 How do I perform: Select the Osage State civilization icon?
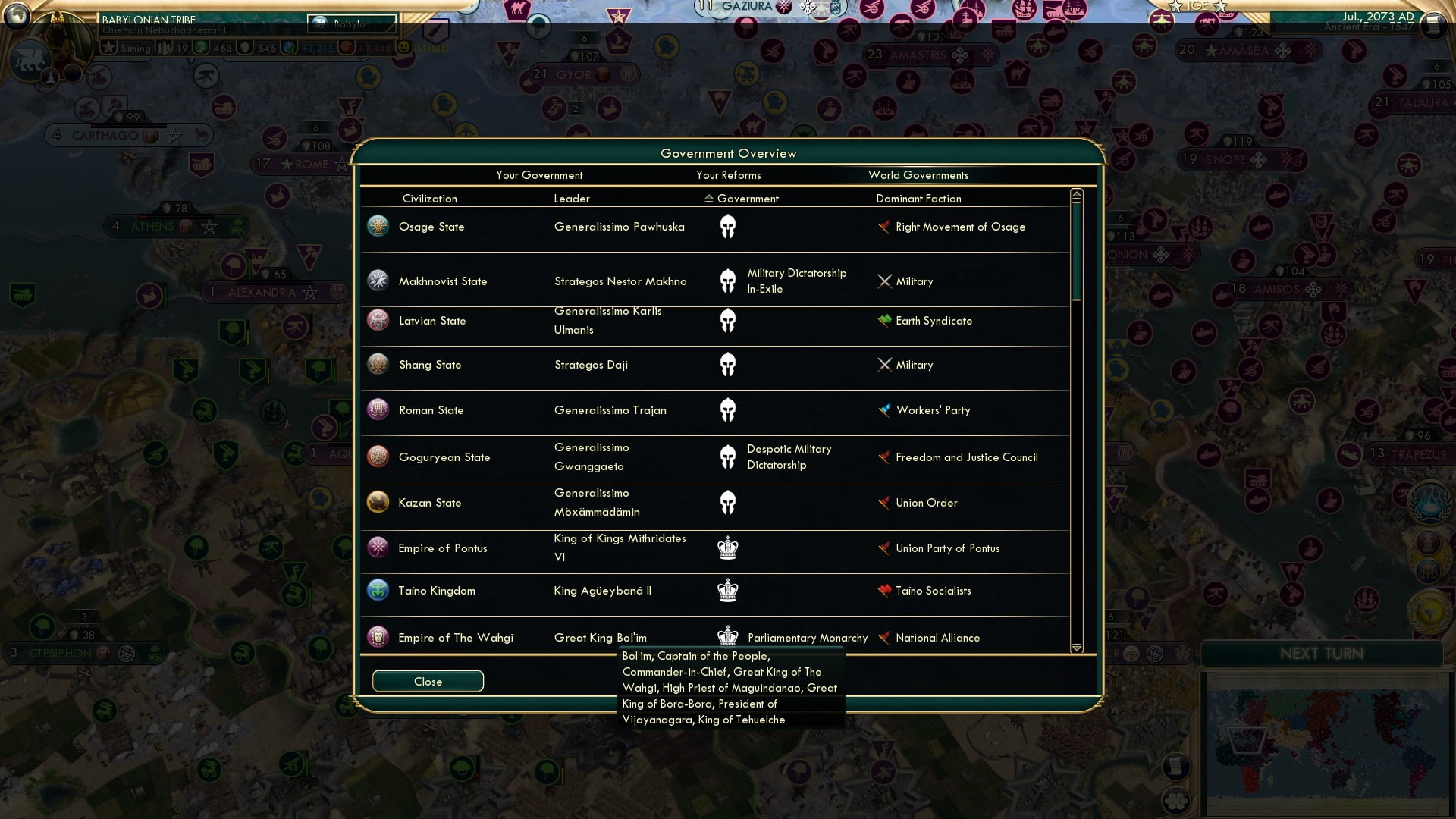point(378,226)
